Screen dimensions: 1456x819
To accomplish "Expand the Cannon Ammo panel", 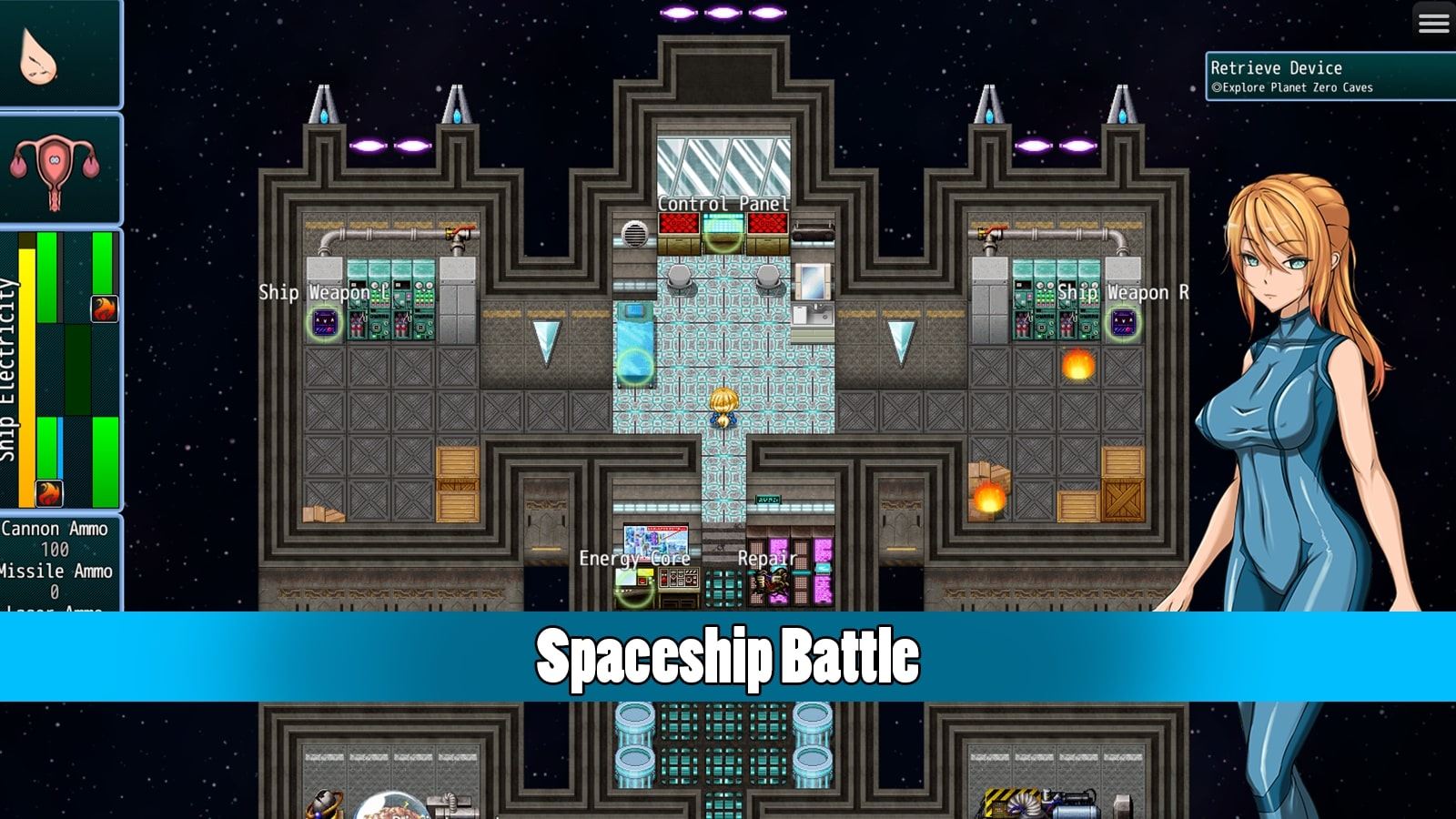I will tap(58, 528).
